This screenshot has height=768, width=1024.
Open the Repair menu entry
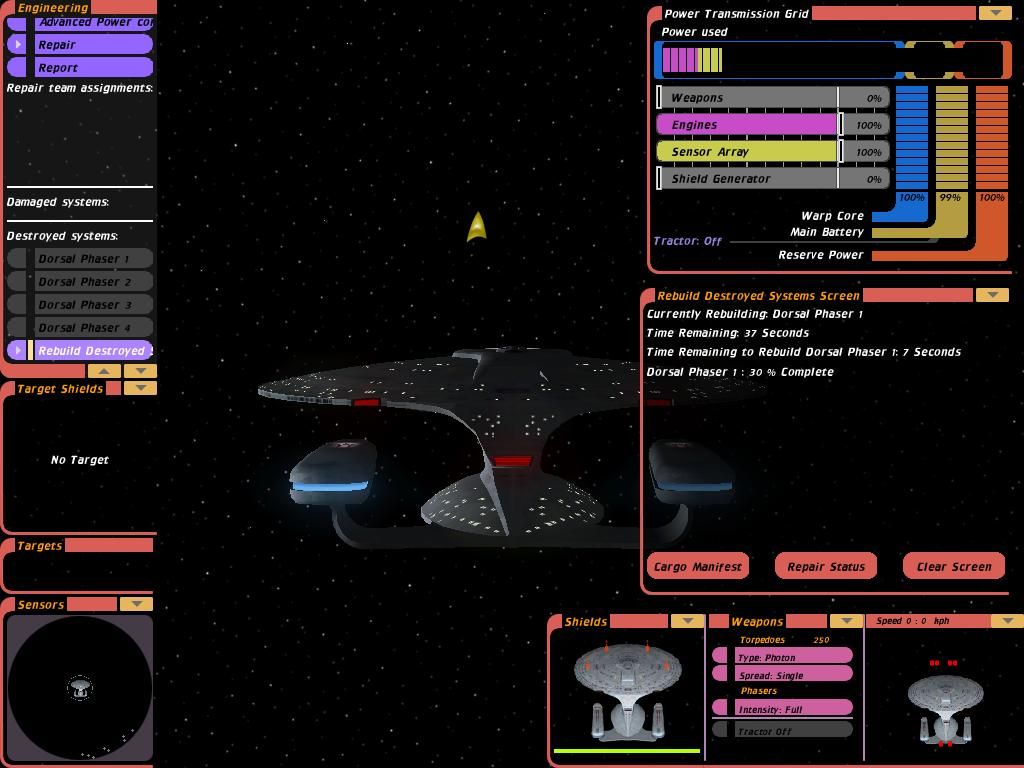80,45
